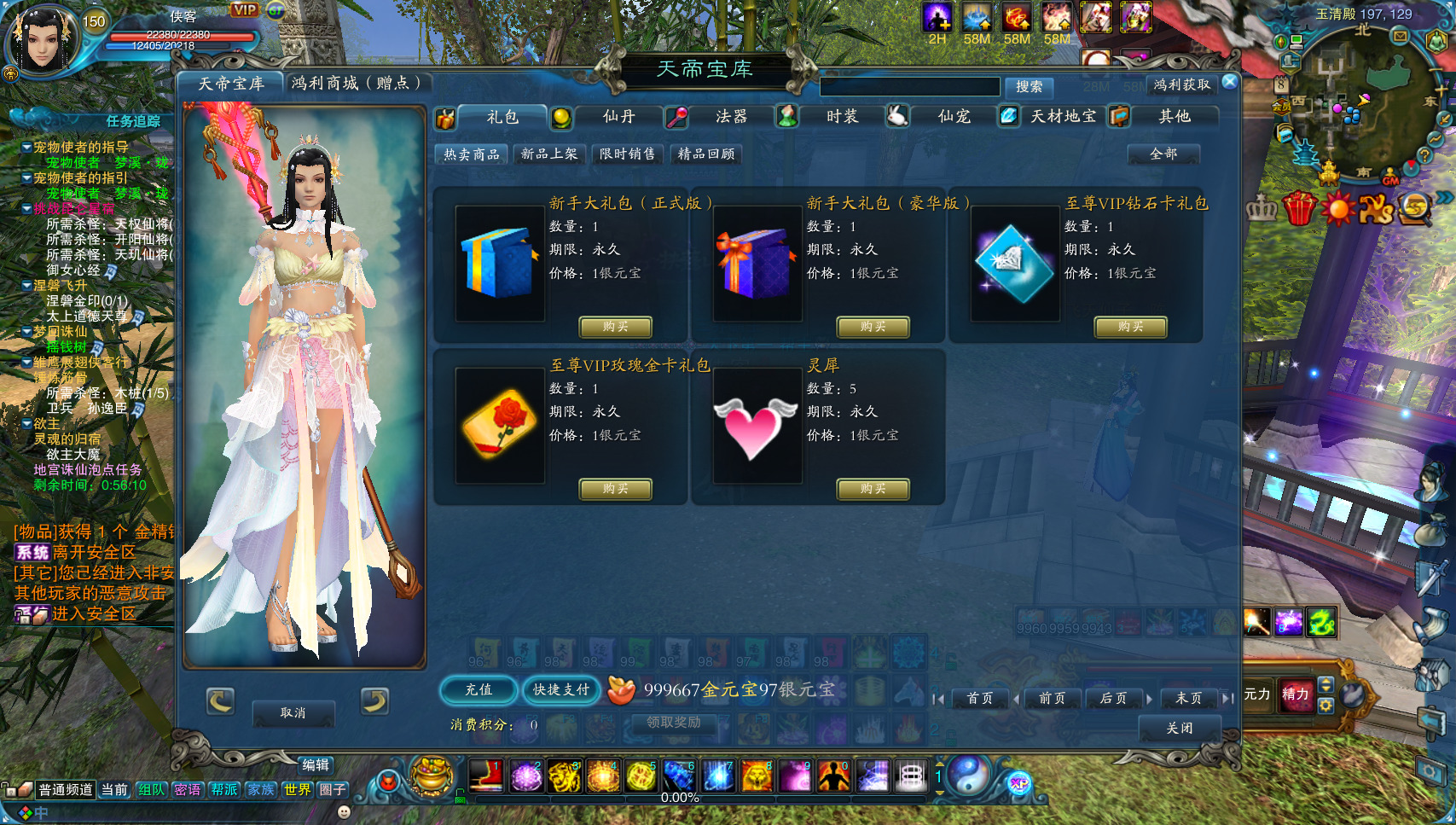
Task: Click the search input field next to 搜索
Action: coord(908,86)
